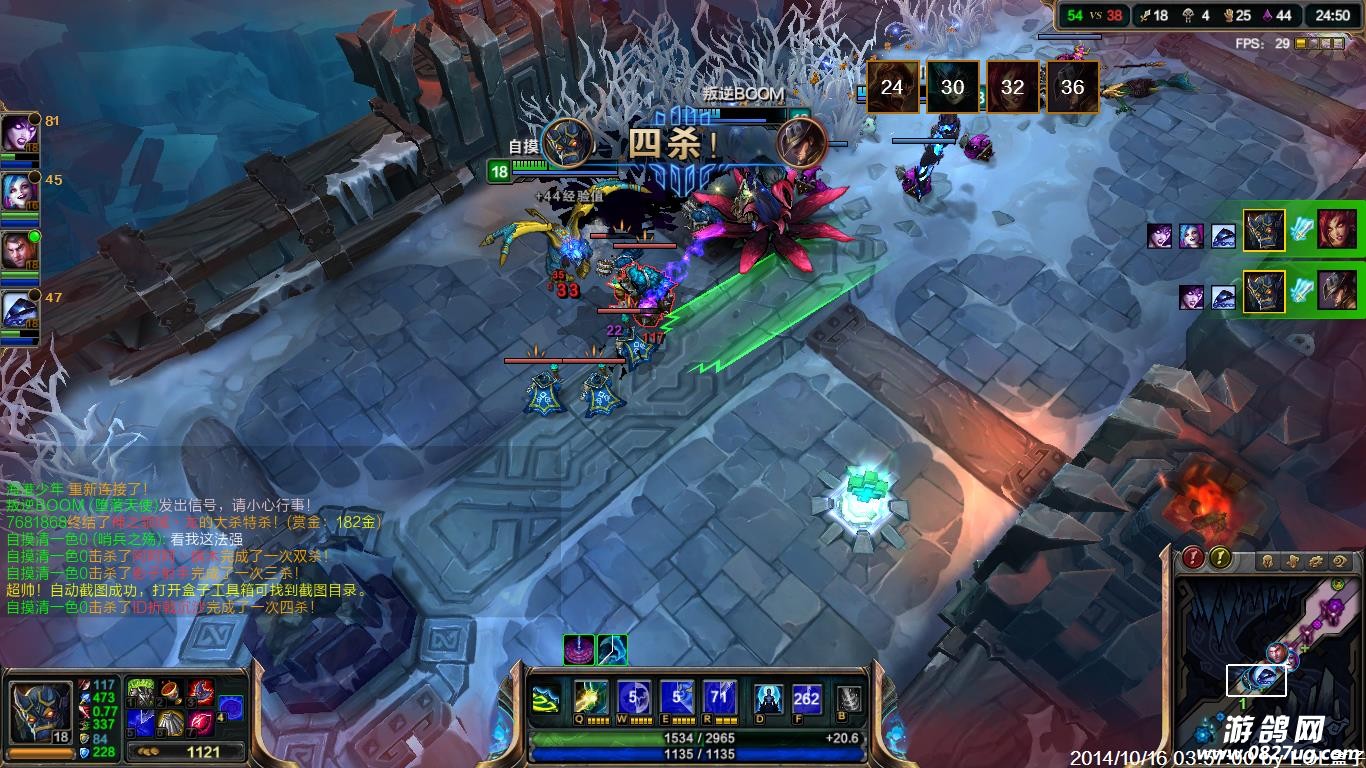Activate the Q lightning ability
This screenshot has height=768, width=1366.
(590, 698)
